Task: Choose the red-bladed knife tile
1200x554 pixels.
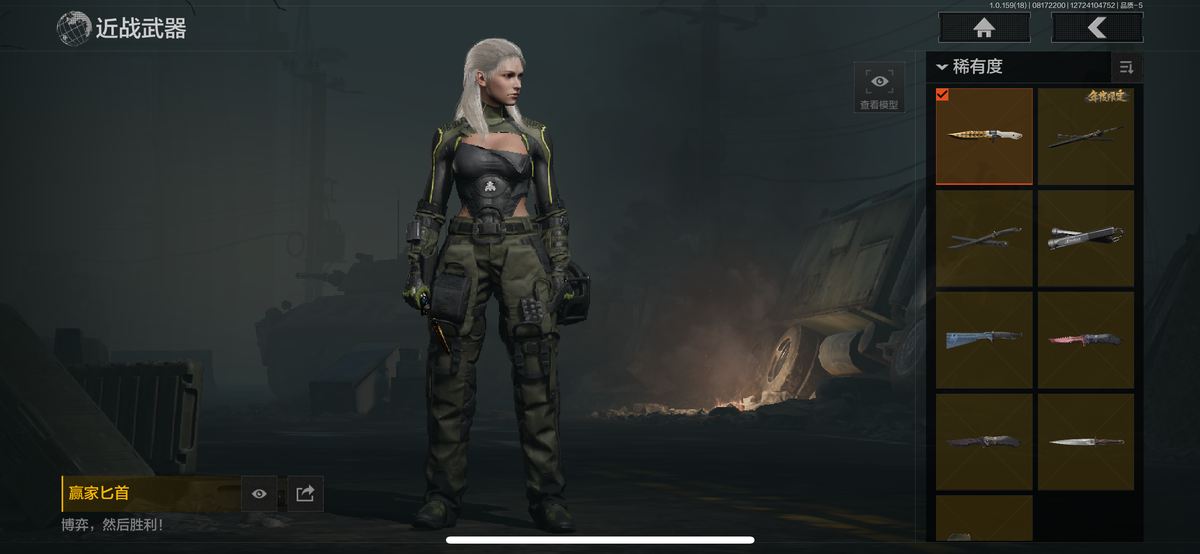Action: (1086, 340)
